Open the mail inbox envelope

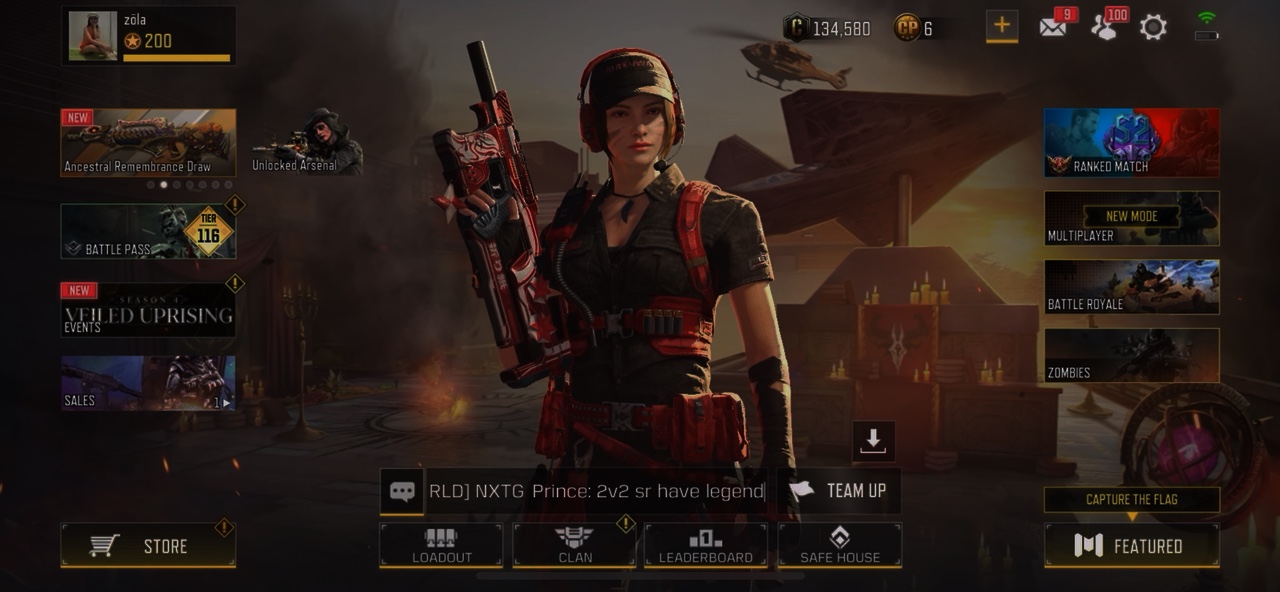coord(1052,28)
